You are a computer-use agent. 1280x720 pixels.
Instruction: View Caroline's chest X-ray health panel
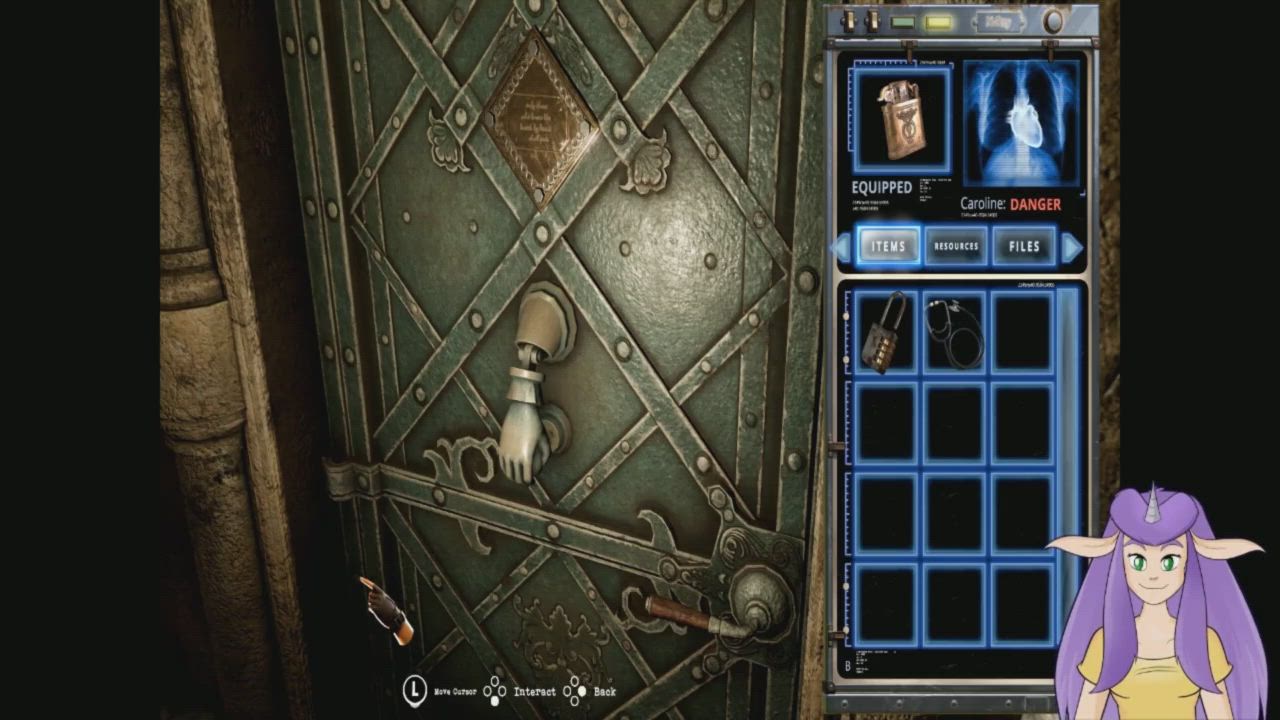(x=1021, y=124)
